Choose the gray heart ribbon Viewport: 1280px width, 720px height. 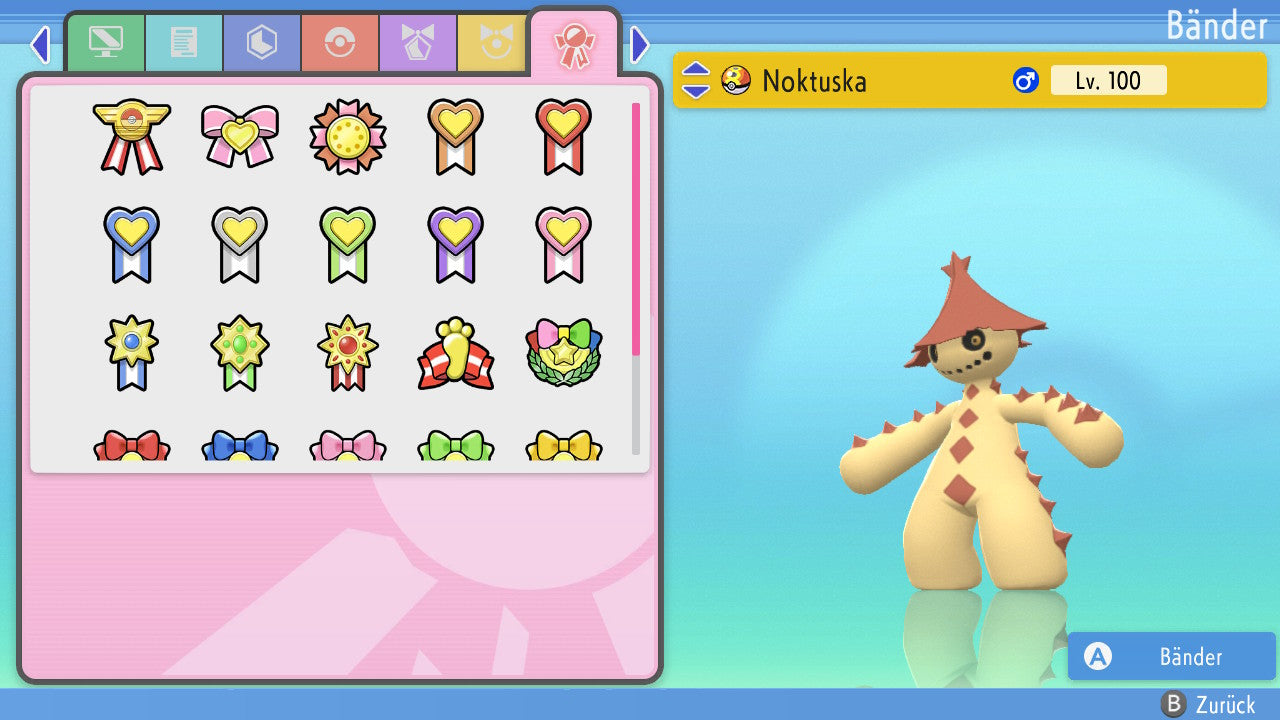[240, 244]
